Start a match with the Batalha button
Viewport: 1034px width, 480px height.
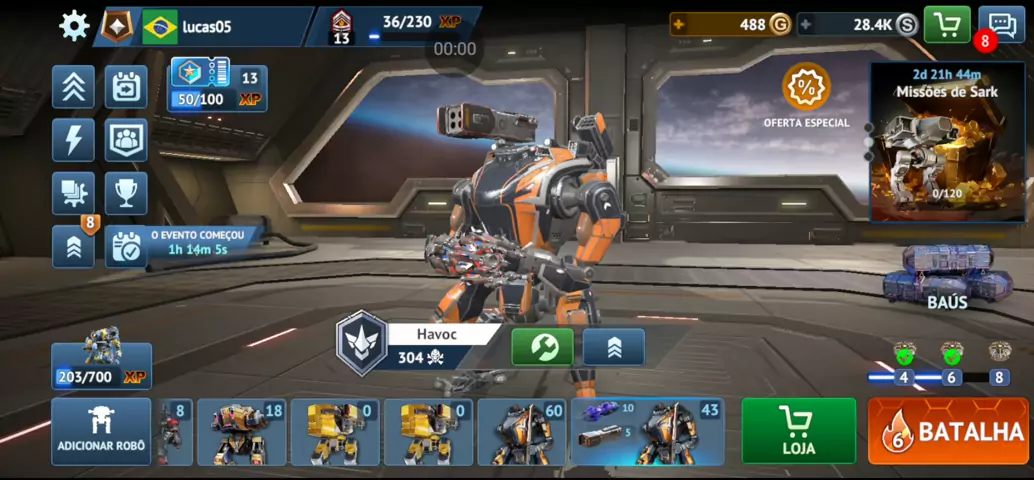tap(948, 432)
